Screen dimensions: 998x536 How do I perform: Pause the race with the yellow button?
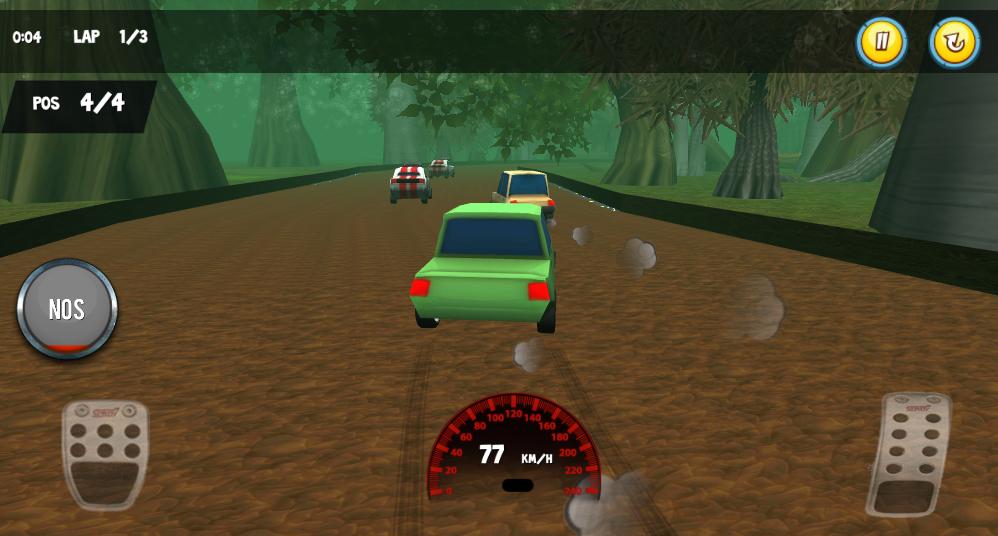pos(881,43)
